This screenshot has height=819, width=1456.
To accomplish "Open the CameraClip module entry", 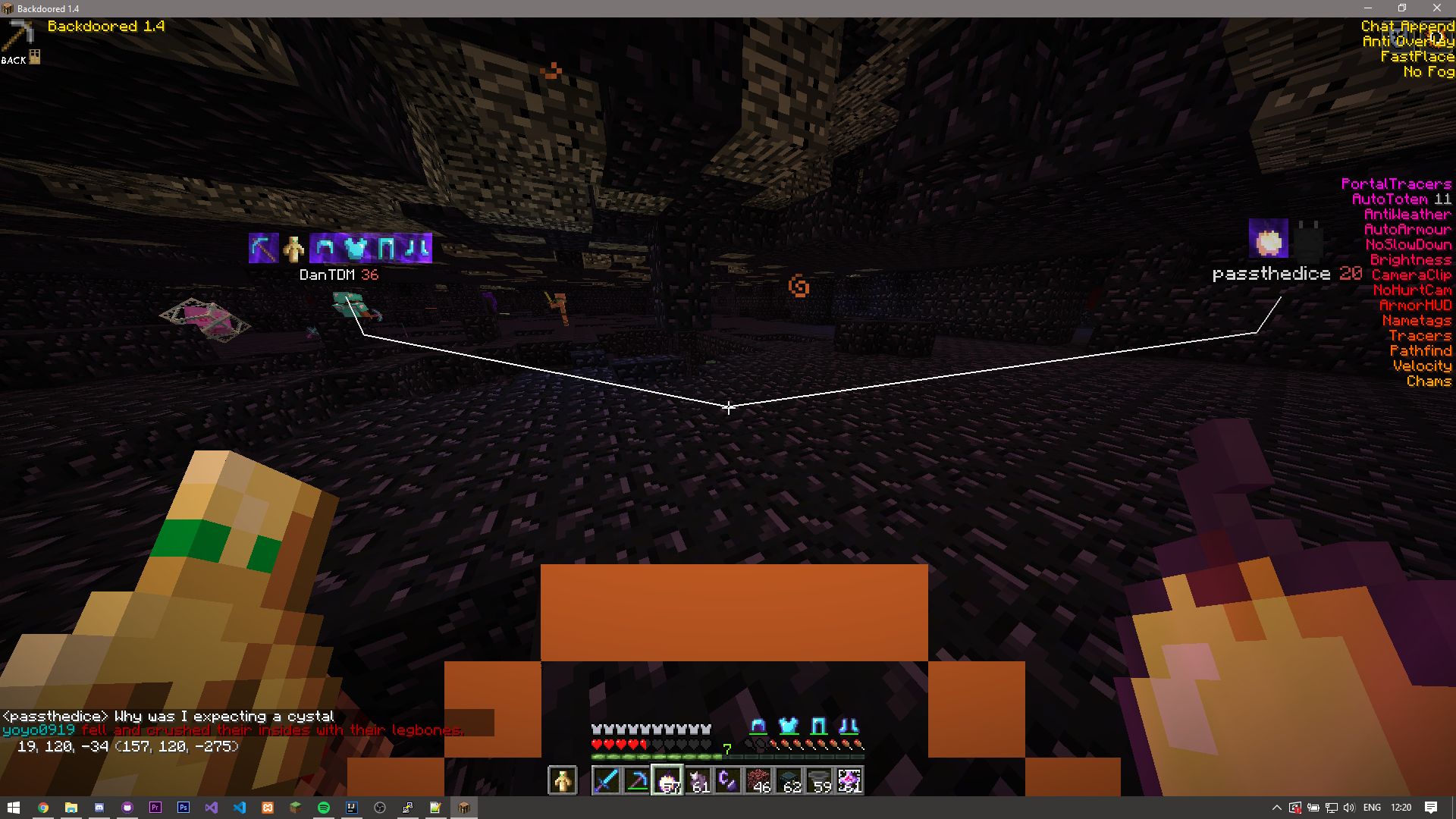I will (1410, 275).
